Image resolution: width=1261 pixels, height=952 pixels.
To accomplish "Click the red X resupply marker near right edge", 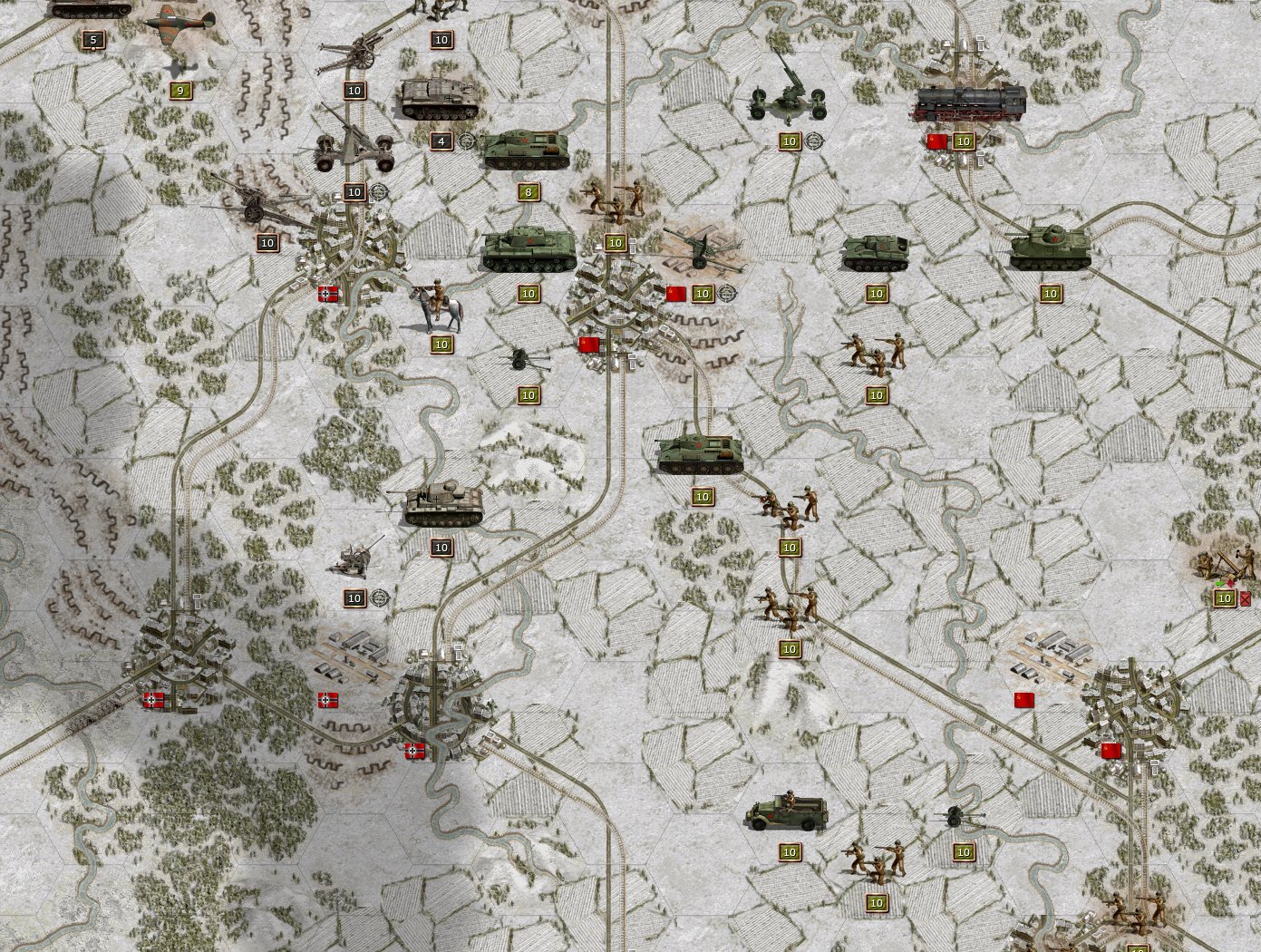I will pyautogui.click(x=1244, y=599).
